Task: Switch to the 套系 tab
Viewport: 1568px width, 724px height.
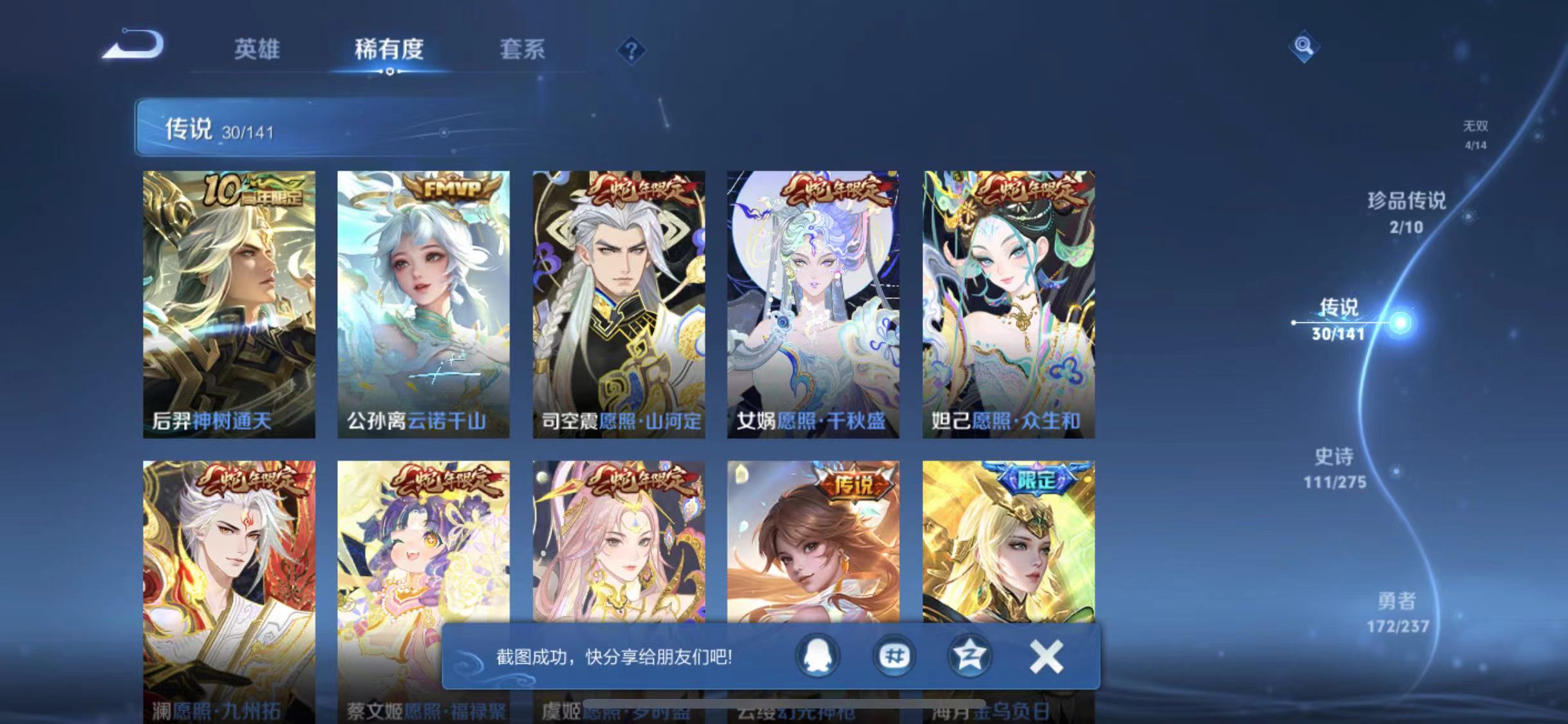Action: (x=523, y=50)
